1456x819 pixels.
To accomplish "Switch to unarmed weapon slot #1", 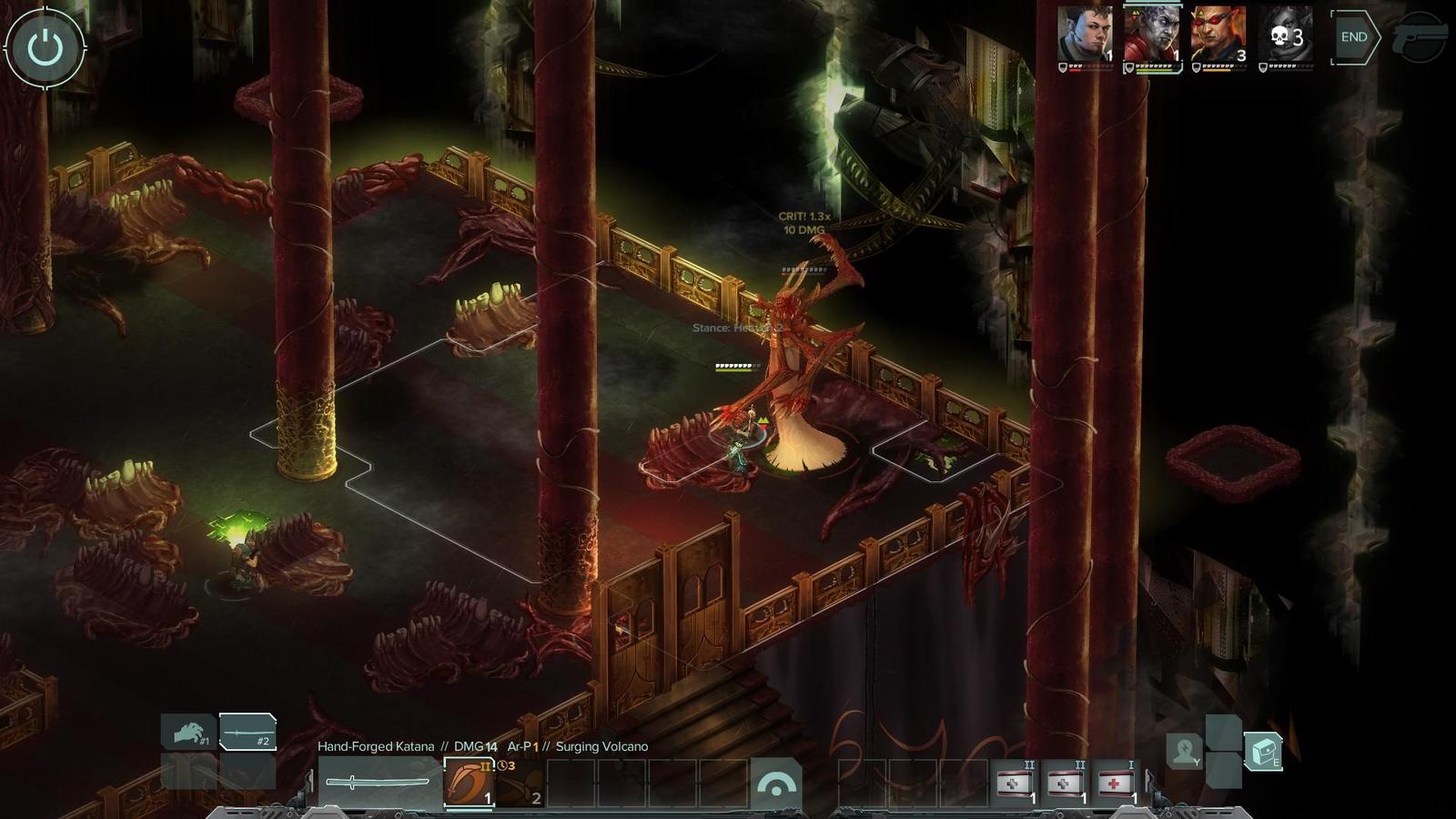I will [189, 732].
